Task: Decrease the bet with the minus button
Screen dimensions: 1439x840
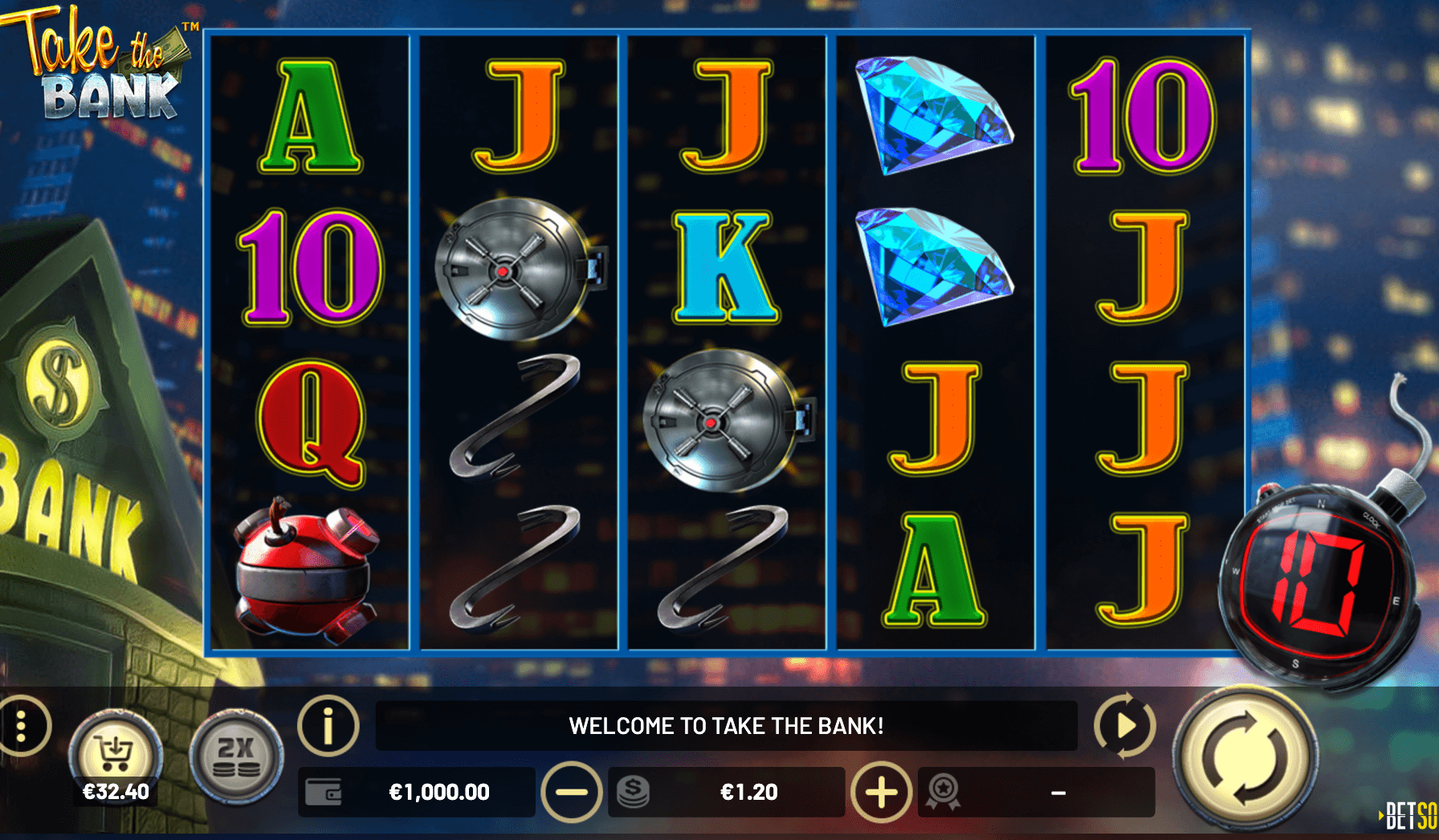Action: pos(572,793)
